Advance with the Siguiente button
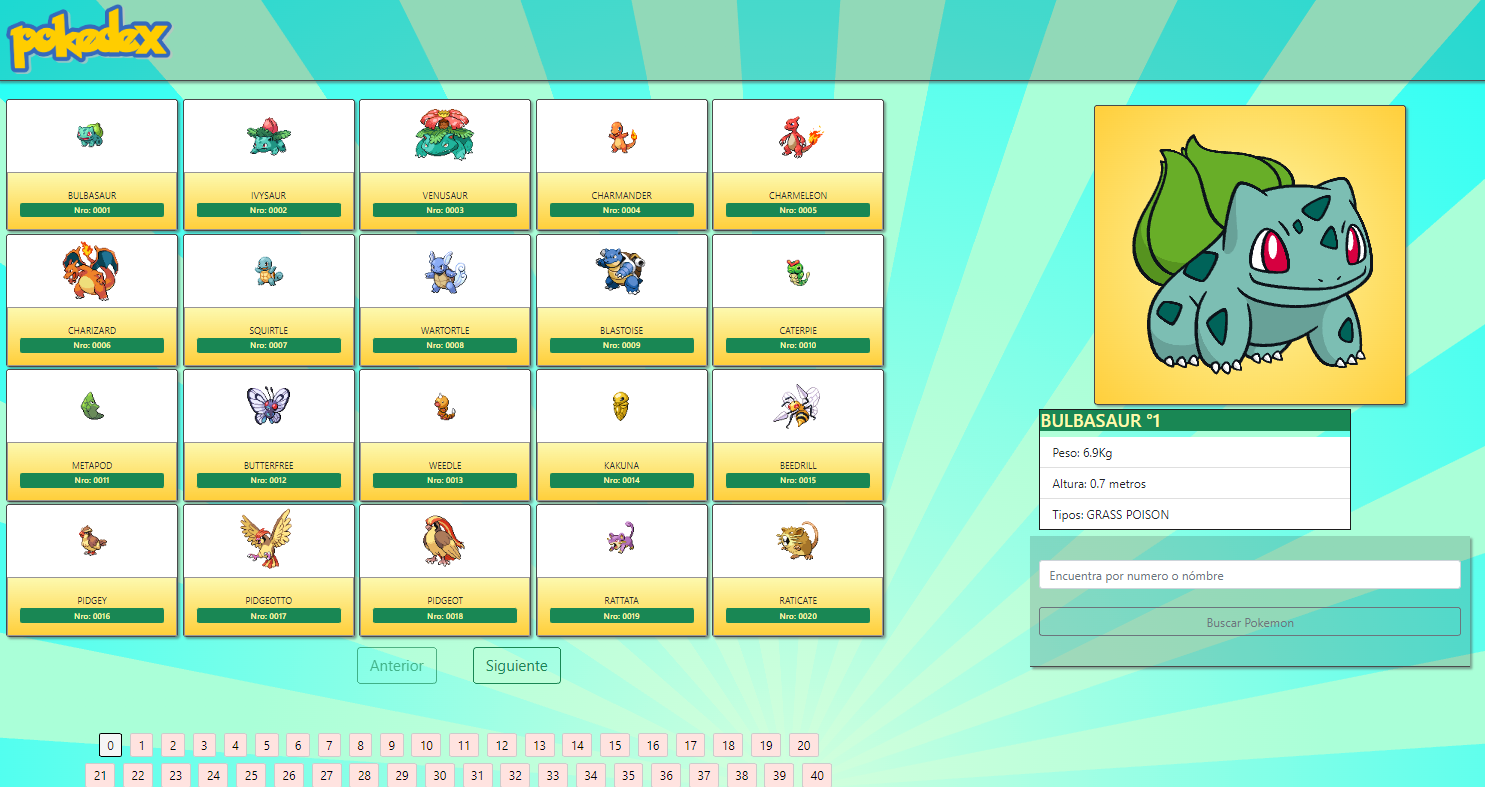Screen dimensions: 1485x787 point(516,665)
